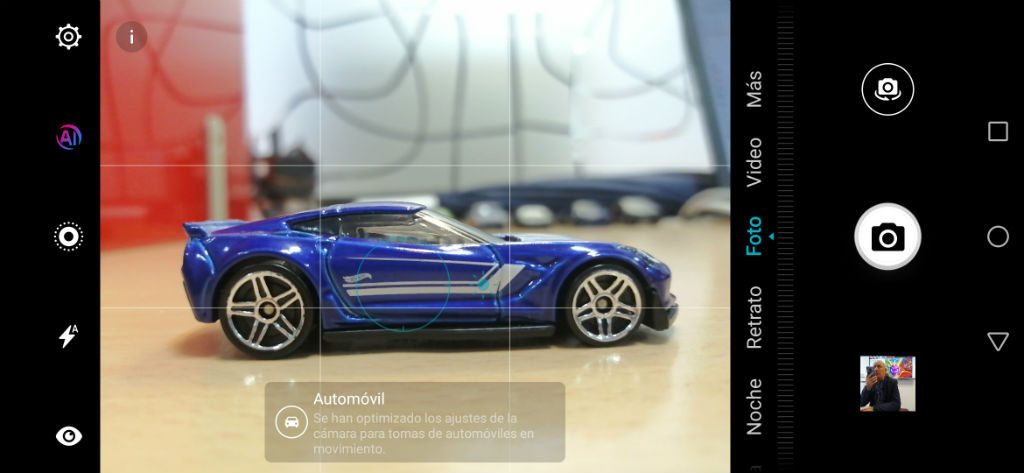Screen dimensions: 1024x473
Task: Tap the info icon
Action: point(131,37)
